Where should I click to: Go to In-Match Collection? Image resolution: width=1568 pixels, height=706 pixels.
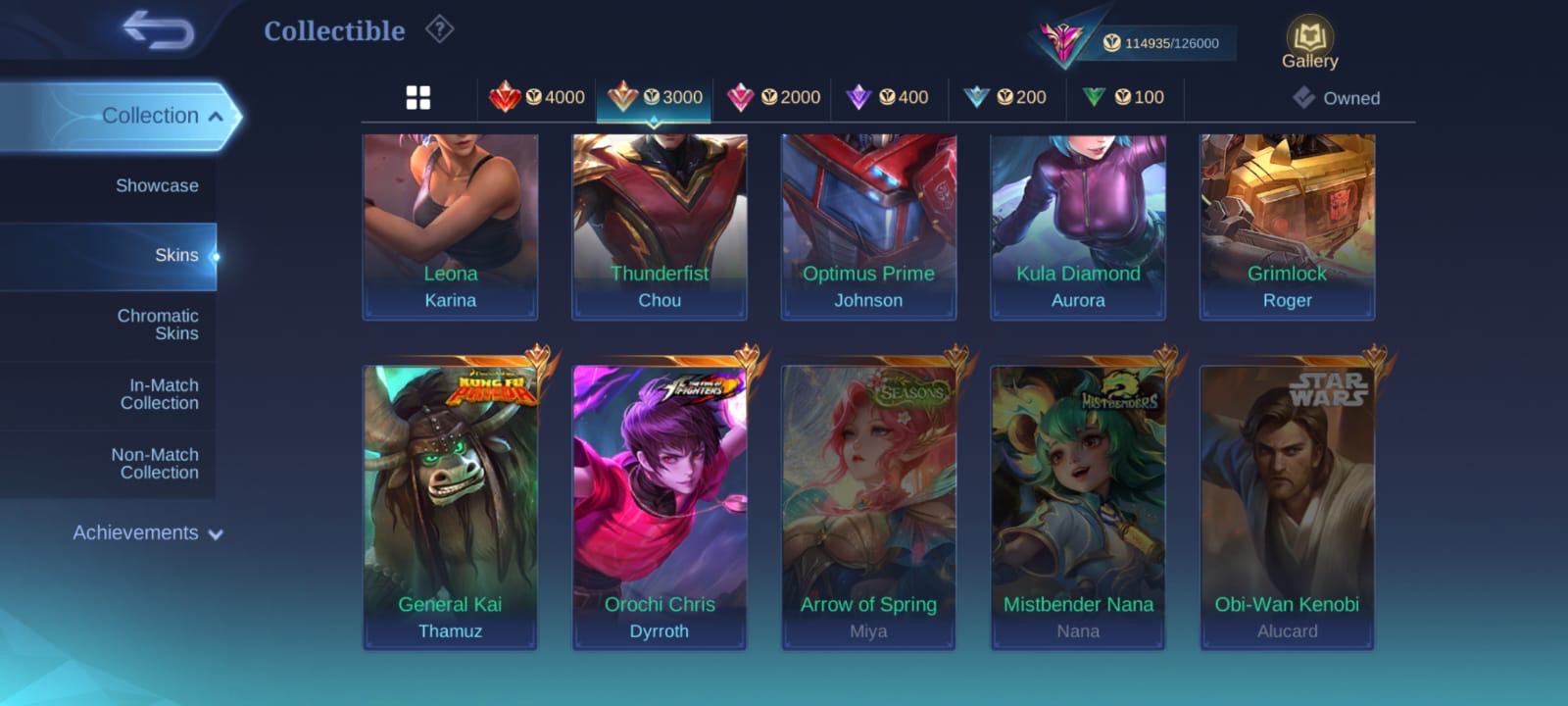pyautogui.click(x=159, y=394)
